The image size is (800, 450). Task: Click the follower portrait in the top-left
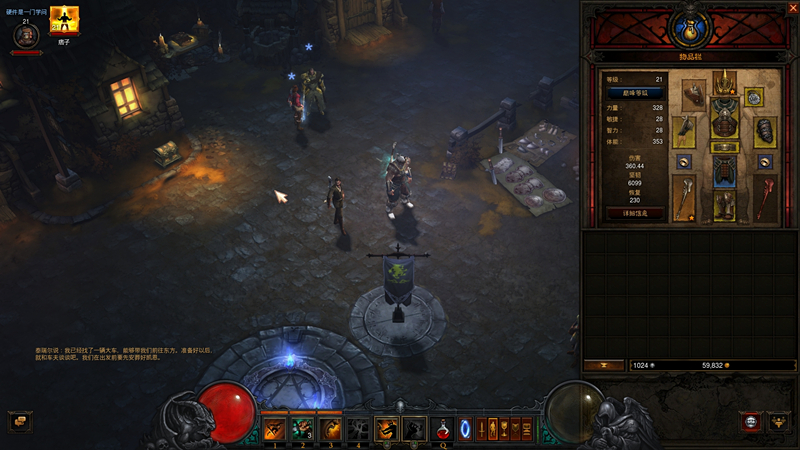26,35
